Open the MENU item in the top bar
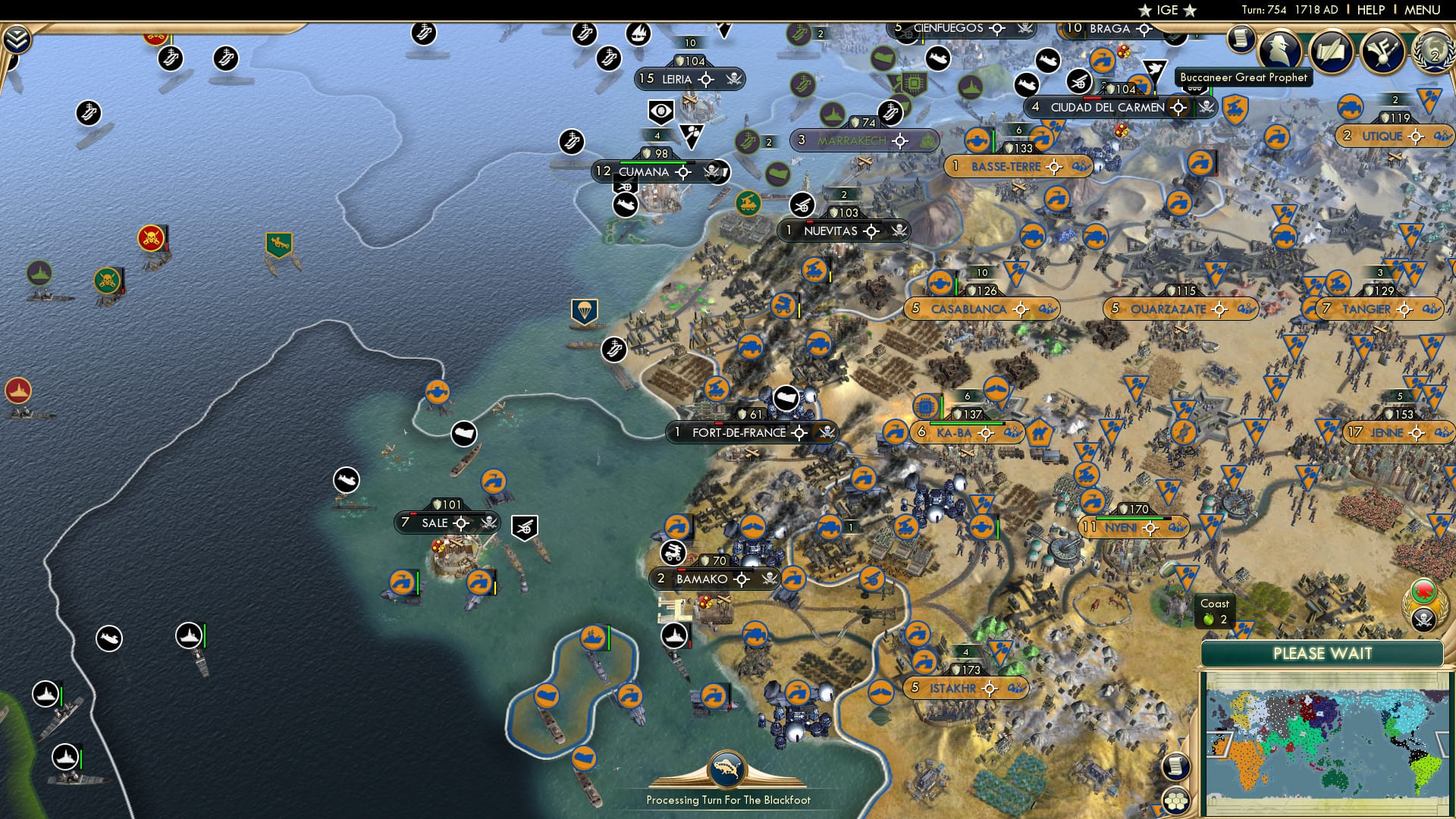Viewport: 1456px width, 819px height. click(1424, 10)
